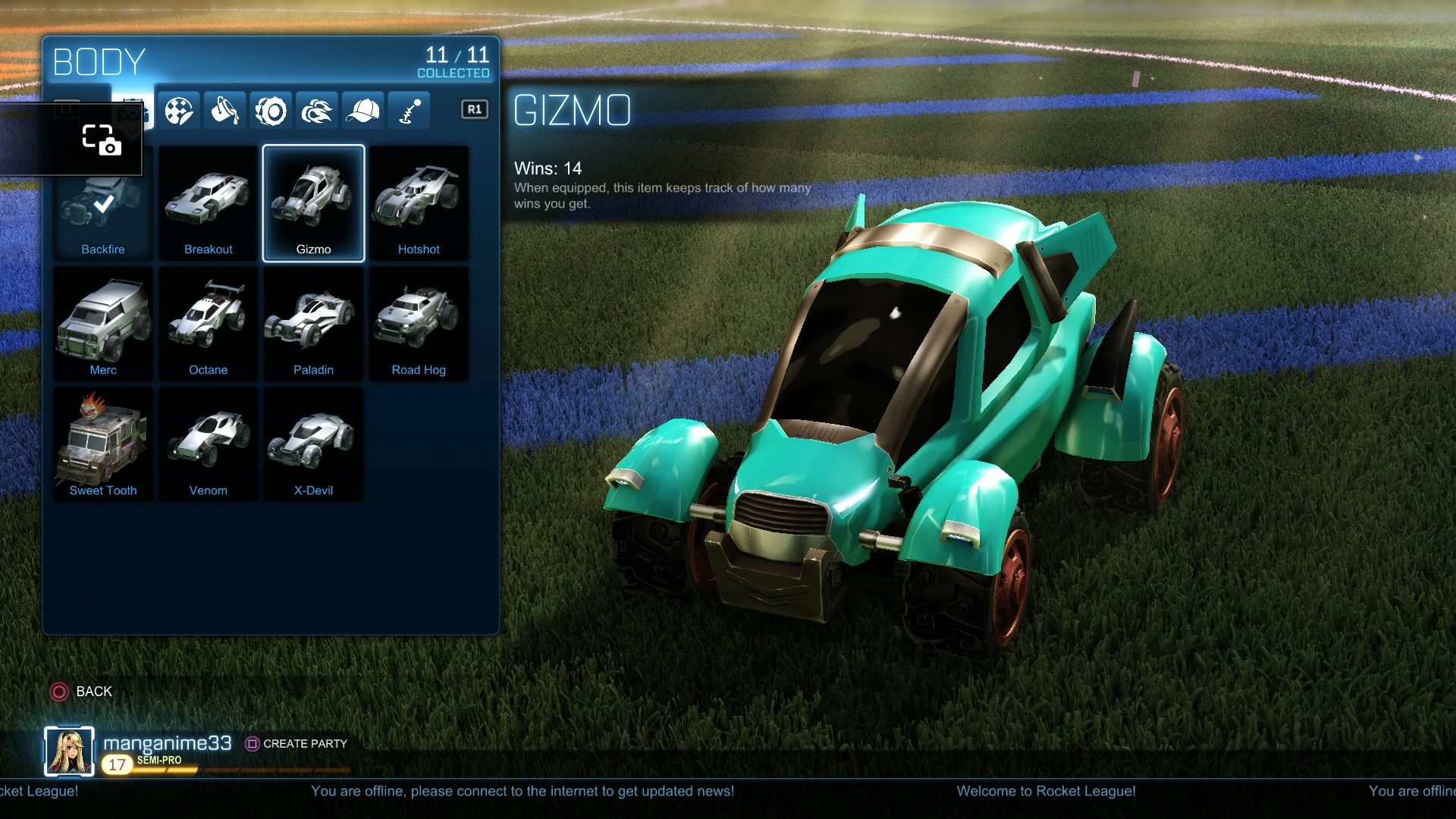Viewport: 1456px width, 819px height.
Task: Choose the Octane car body
Action: (208, 324)
